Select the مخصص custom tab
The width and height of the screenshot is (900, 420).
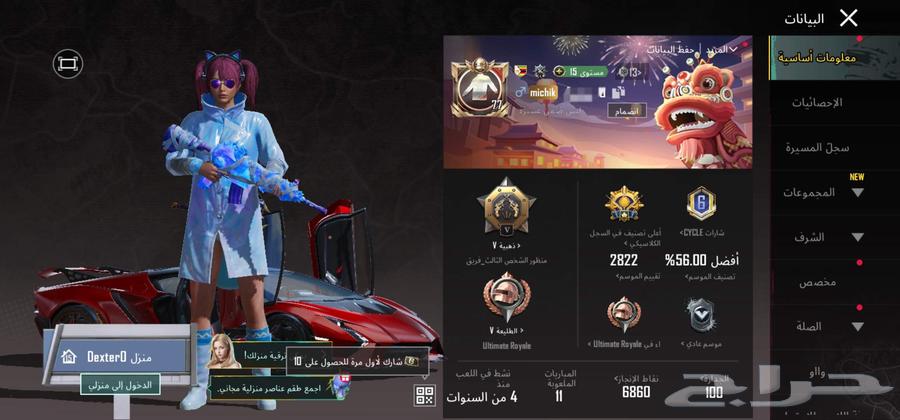817,282
